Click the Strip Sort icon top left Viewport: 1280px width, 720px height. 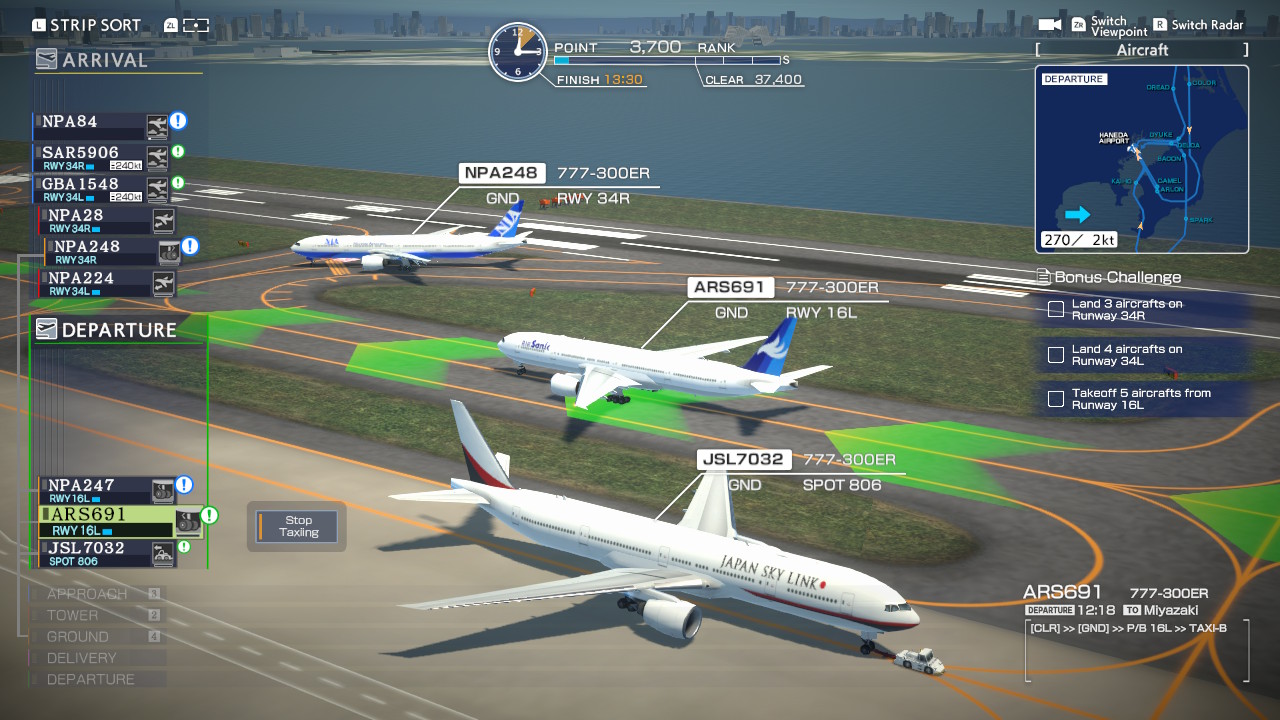38,24
